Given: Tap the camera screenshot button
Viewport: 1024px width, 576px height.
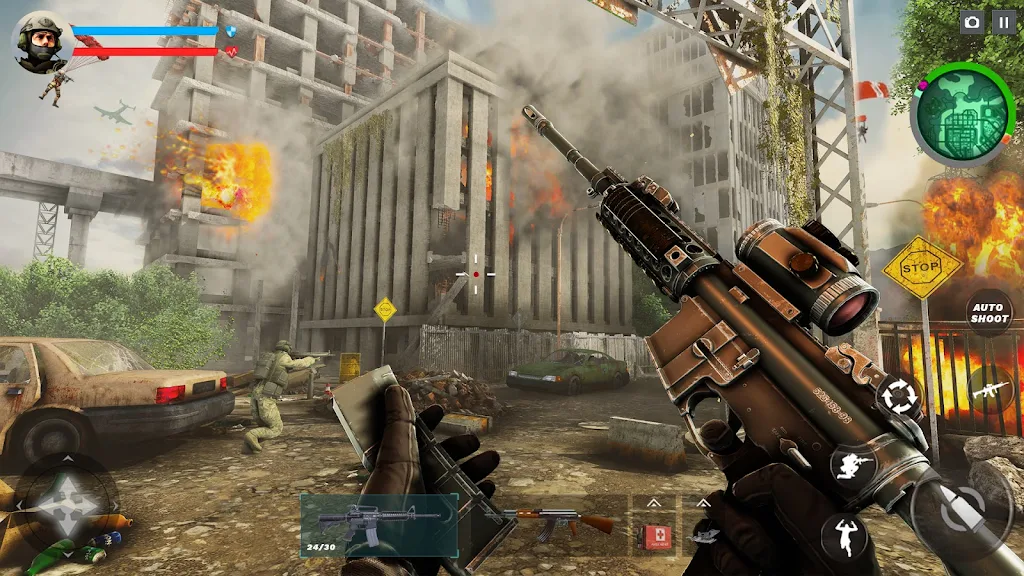Looking at the screenshot, I should click(971, 22).
